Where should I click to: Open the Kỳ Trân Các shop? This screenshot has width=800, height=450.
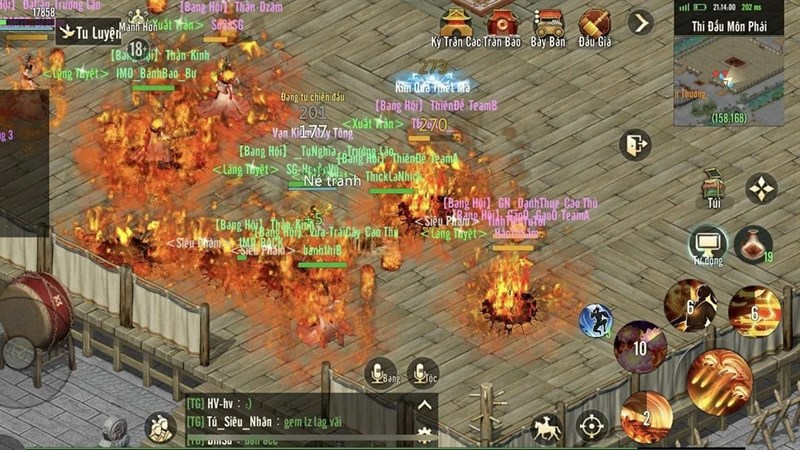[x=456, y=24]
